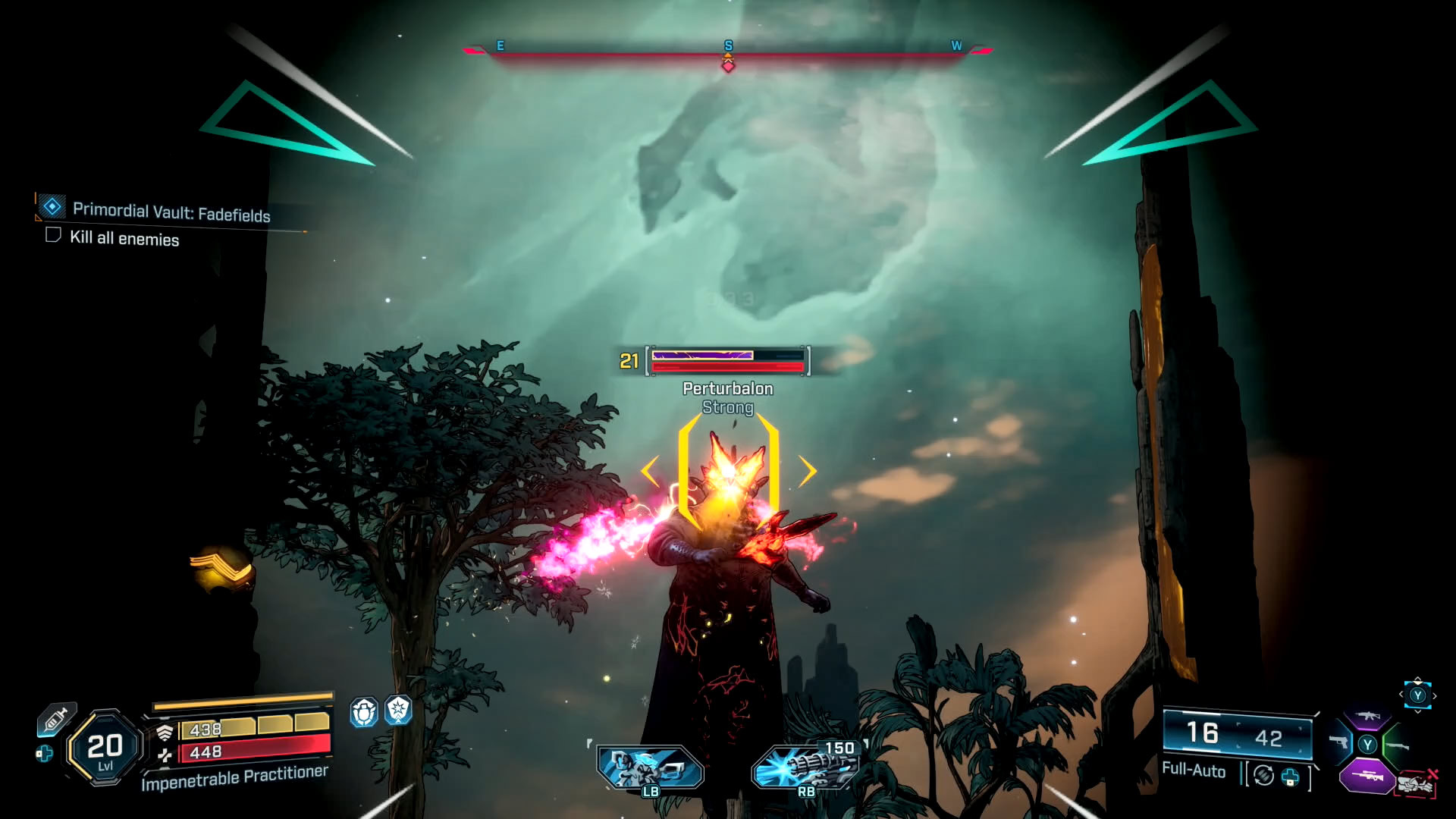
Task: Fire the minigun ordnance ability
Action: (x=806, y=767)
